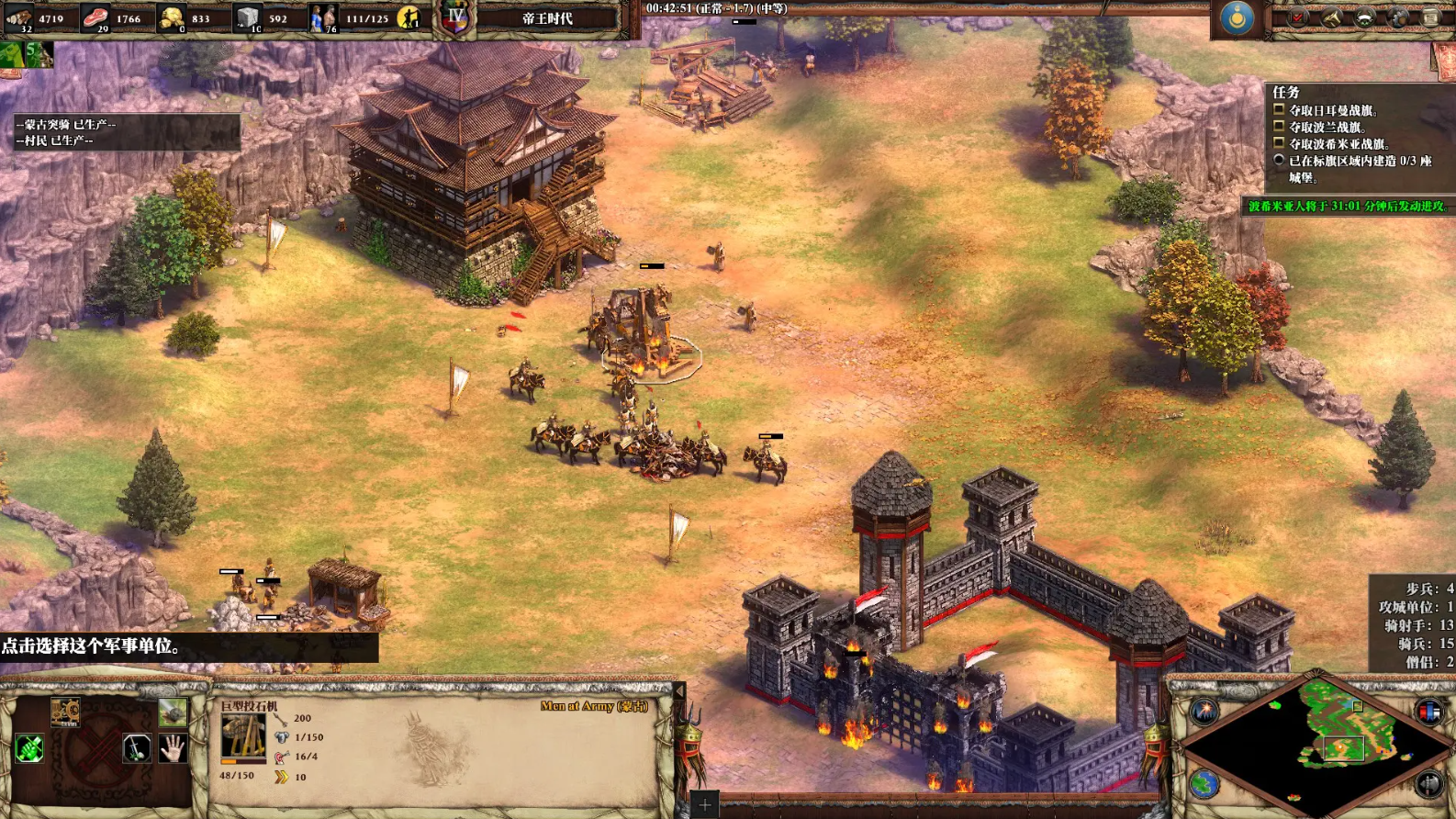Click the plus button below the chat area

704,805
